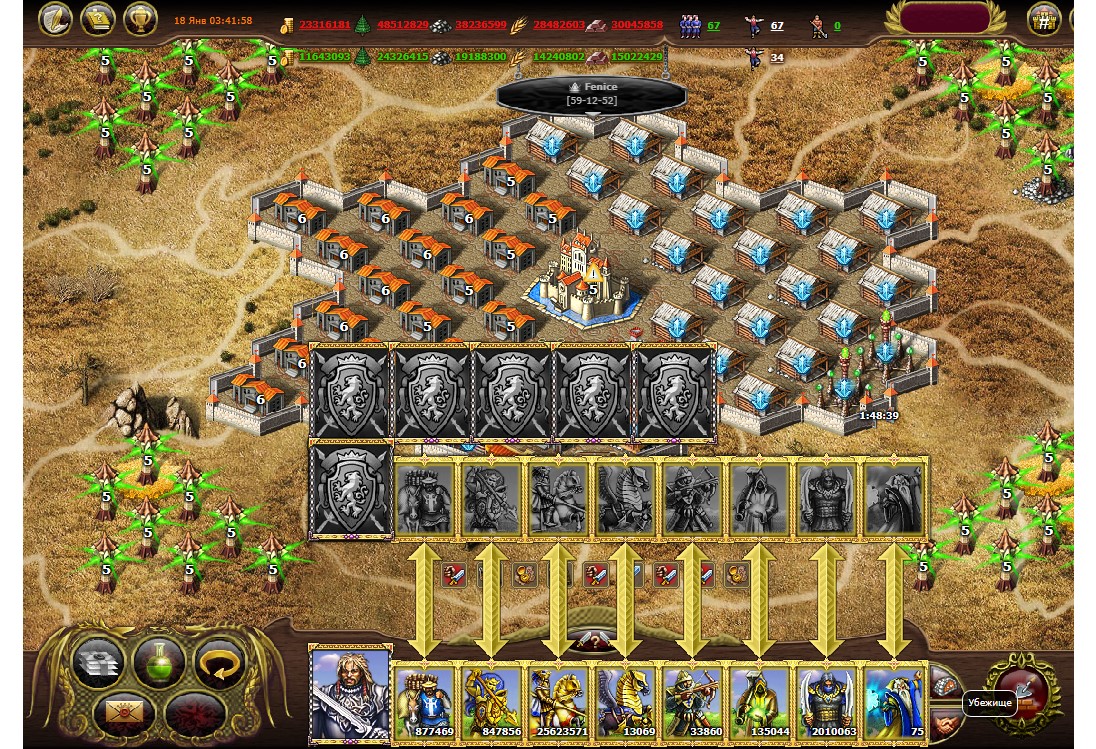Select the hero portrait holding a sword
The image size is (1096, 749).
[350, 693]
